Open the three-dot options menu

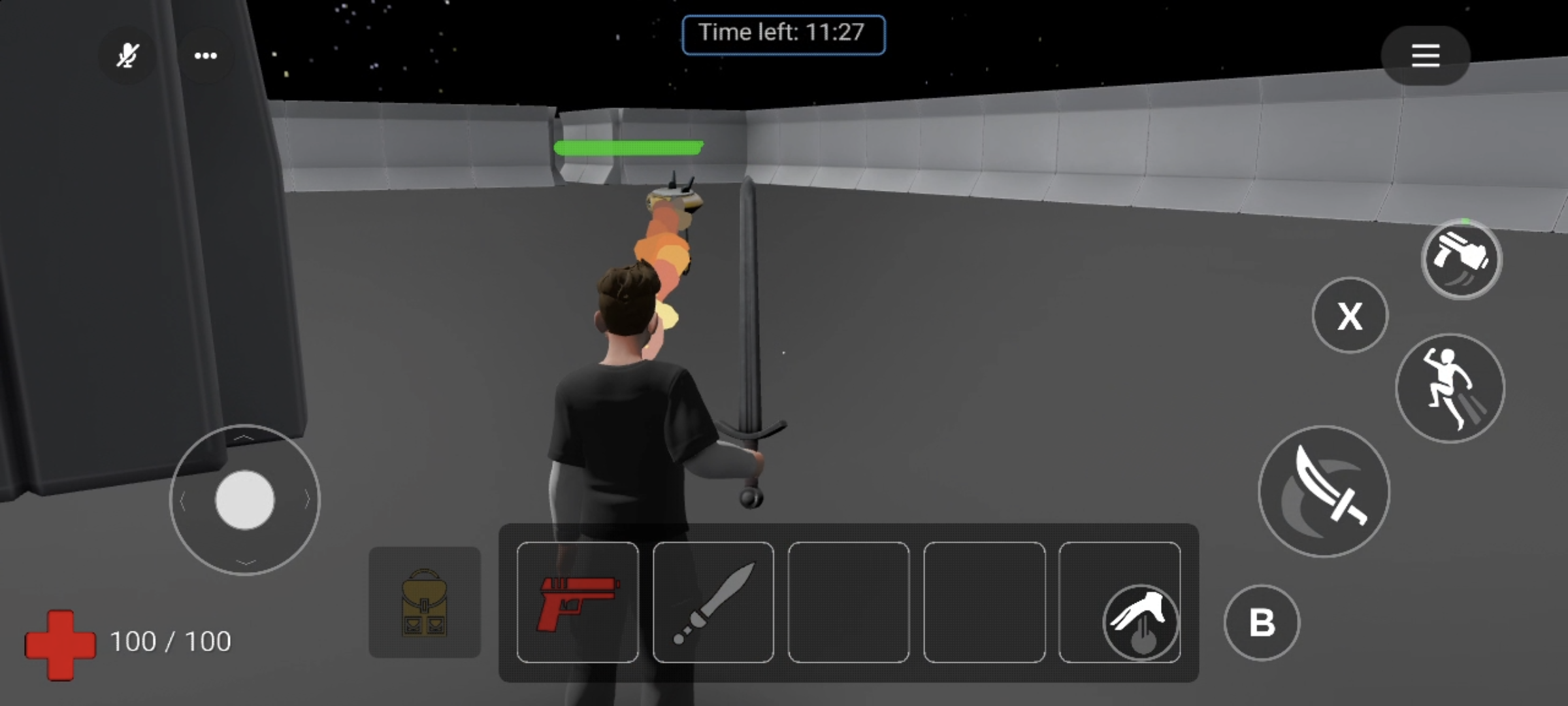coord(206,56)
